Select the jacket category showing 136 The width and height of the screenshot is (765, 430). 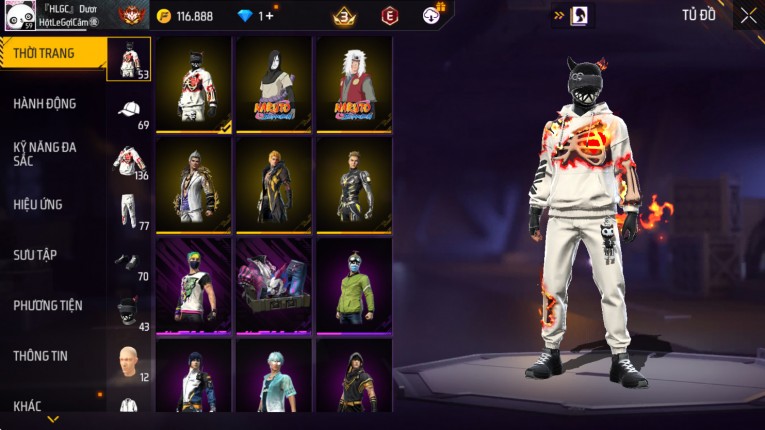(128, 161)
